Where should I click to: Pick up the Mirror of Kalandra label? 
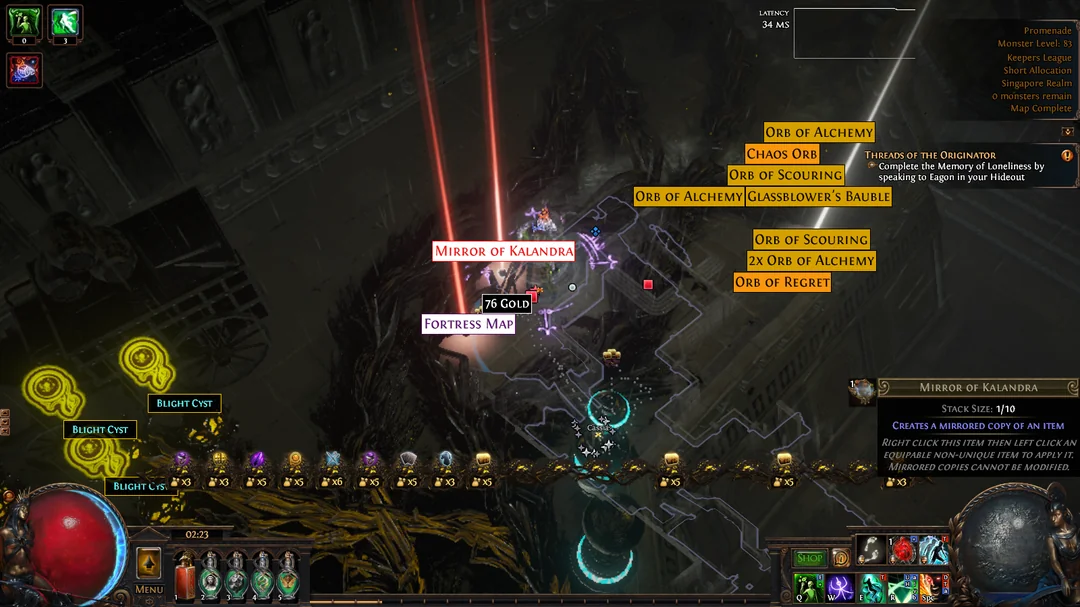[504, 251]
